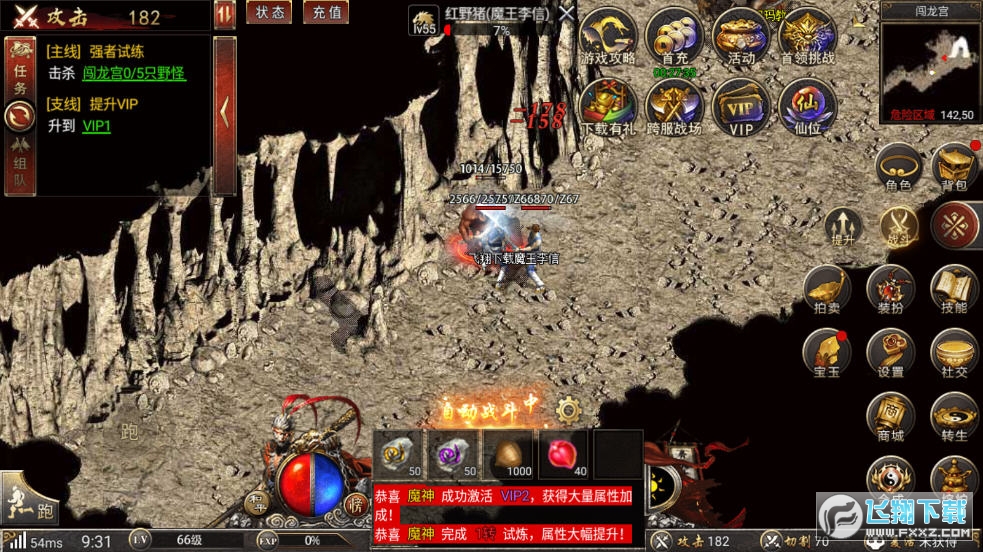The image size is (983, 552).
Task: Open the 技能 skills book
Action: [954, 289]
